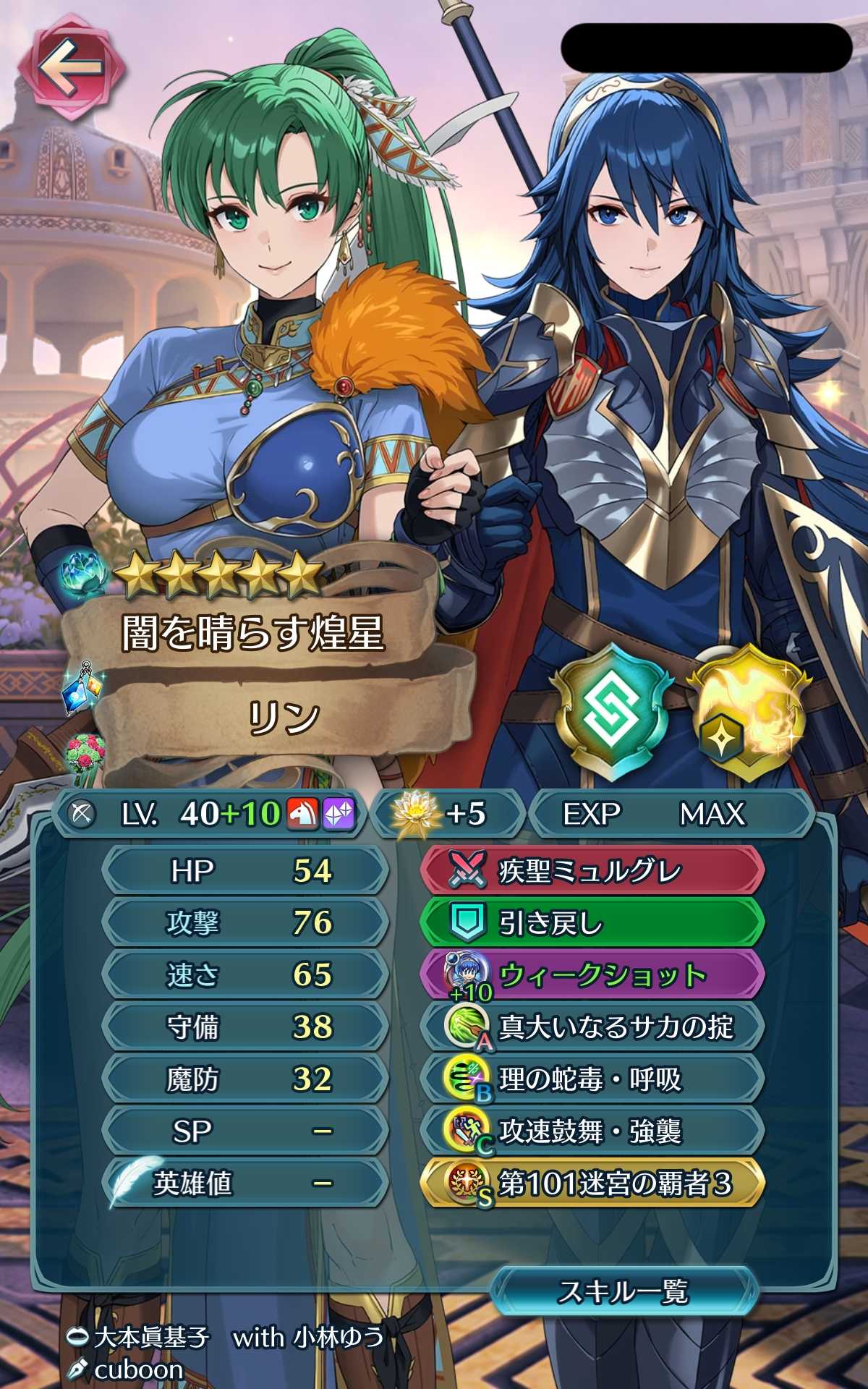868x1389 pixels.
Task: Inspect the B skill 理の蛇毒・呼吸
Action: tap(592, 1079)
